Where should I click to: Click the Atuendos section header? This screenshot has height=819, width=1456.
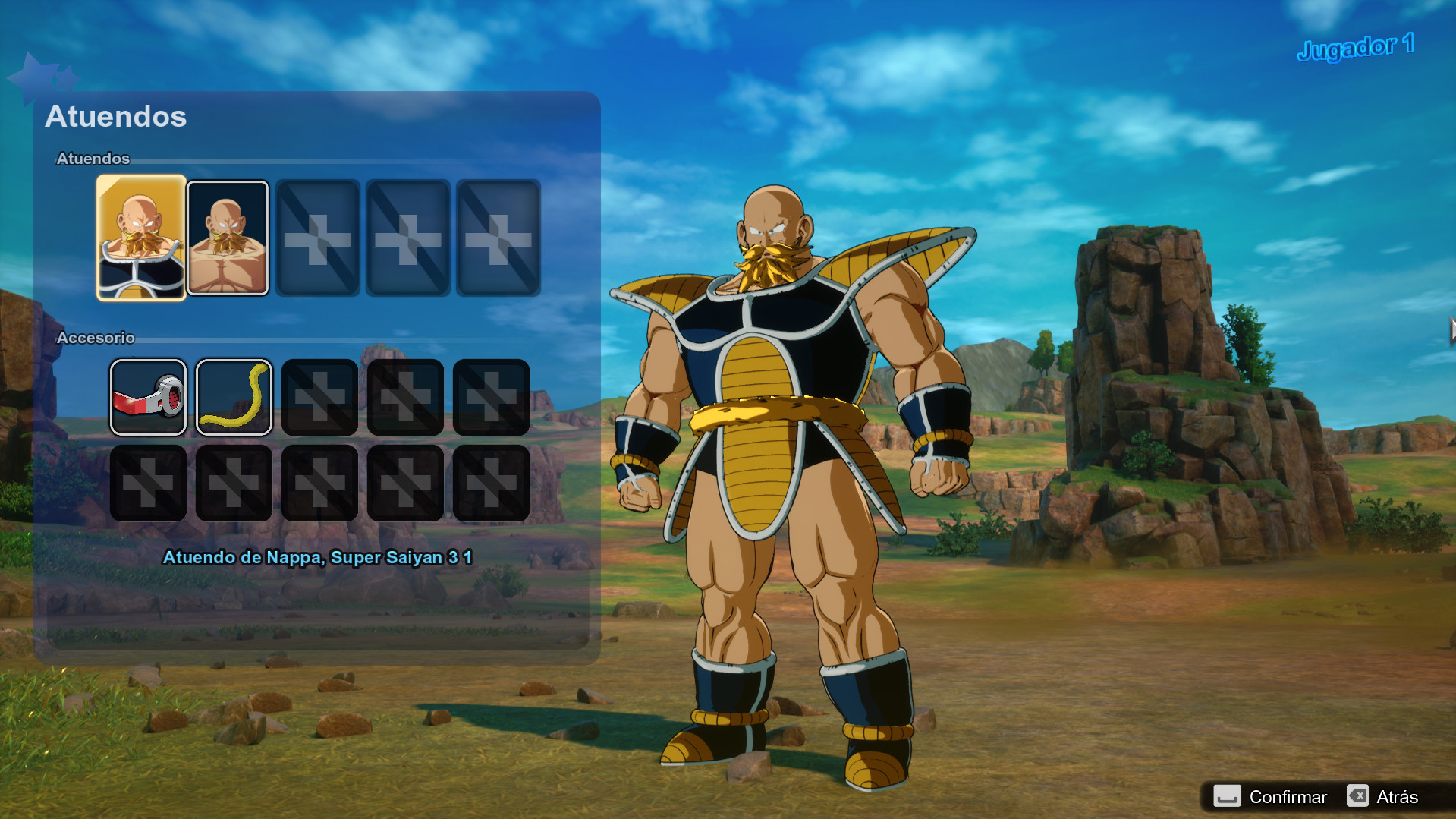tap(93, 159)
